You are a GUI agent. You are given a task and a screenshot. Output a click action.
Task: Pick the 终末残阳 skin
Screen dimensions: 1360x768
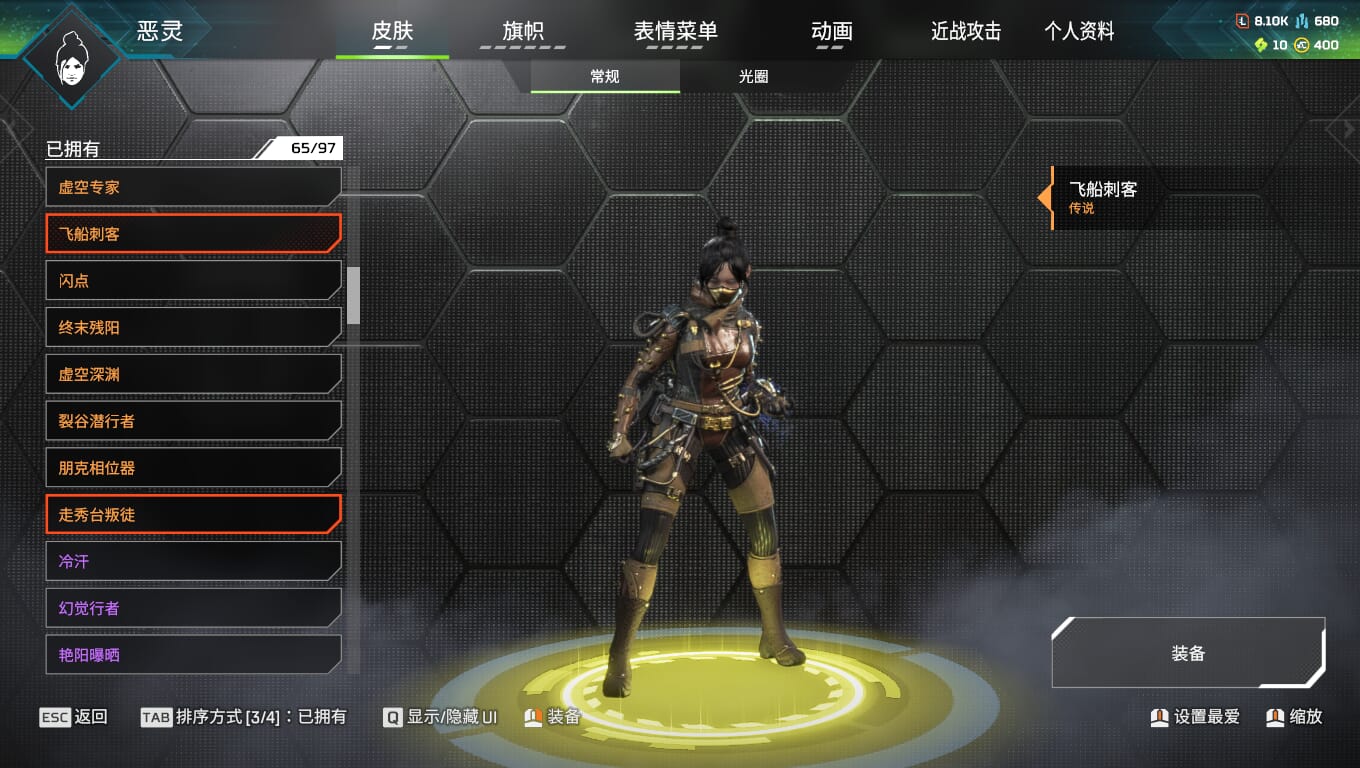193,327
